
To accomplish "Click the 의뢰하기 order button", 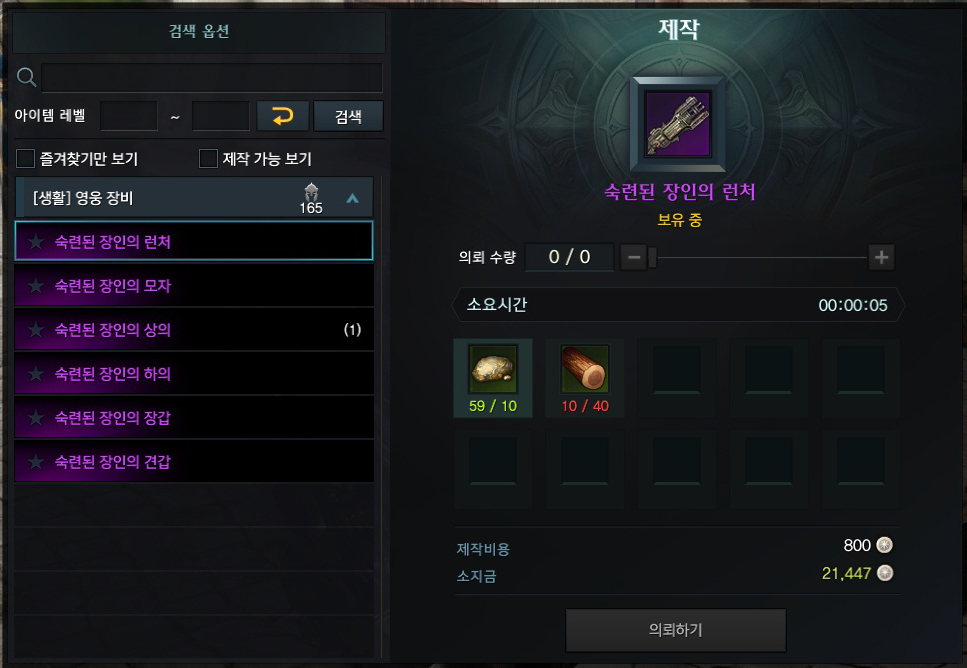I will (676, 630).
